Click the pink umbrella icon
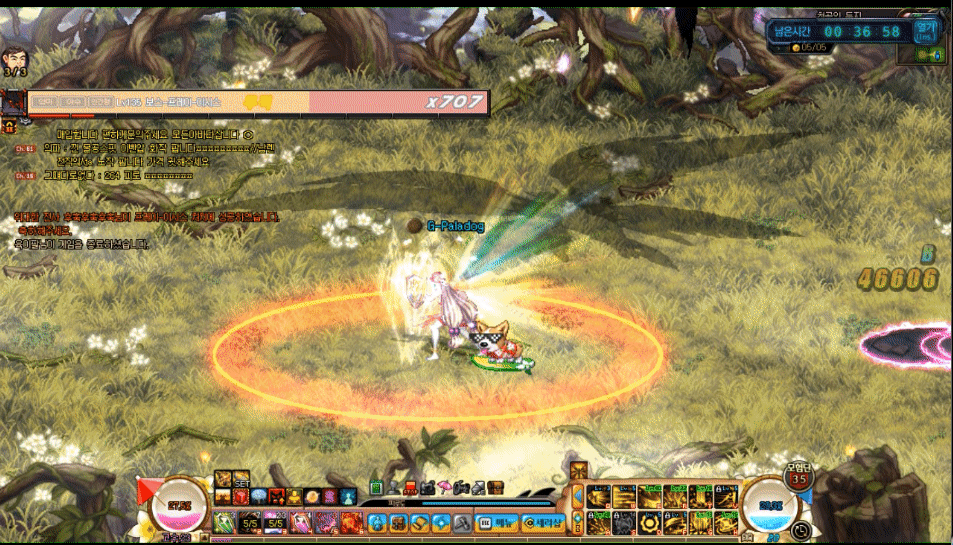 (444, 488)
